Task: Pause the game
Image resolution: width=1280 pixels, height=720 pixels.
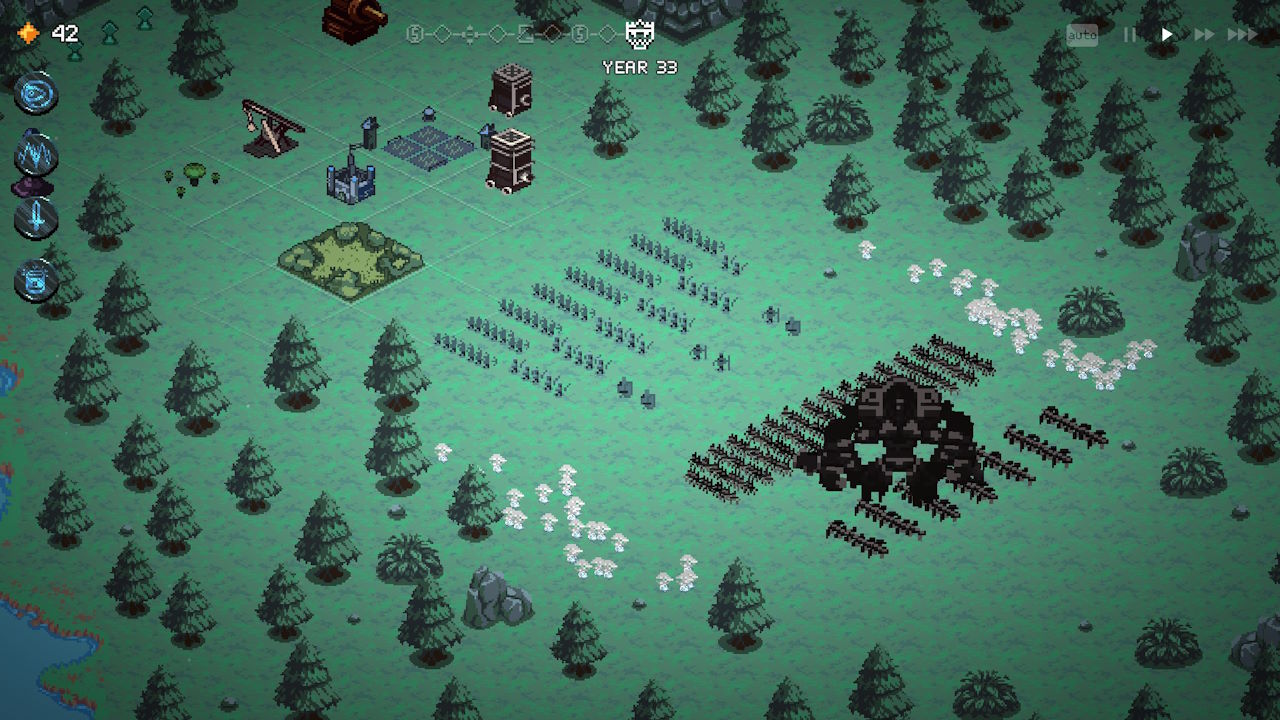Action: (1130, 35)
